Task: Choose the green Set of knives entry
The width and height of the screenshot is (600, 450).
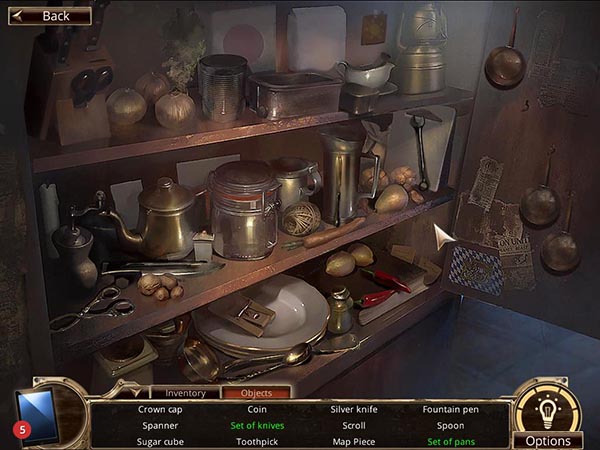Action: tap(257, 425)
